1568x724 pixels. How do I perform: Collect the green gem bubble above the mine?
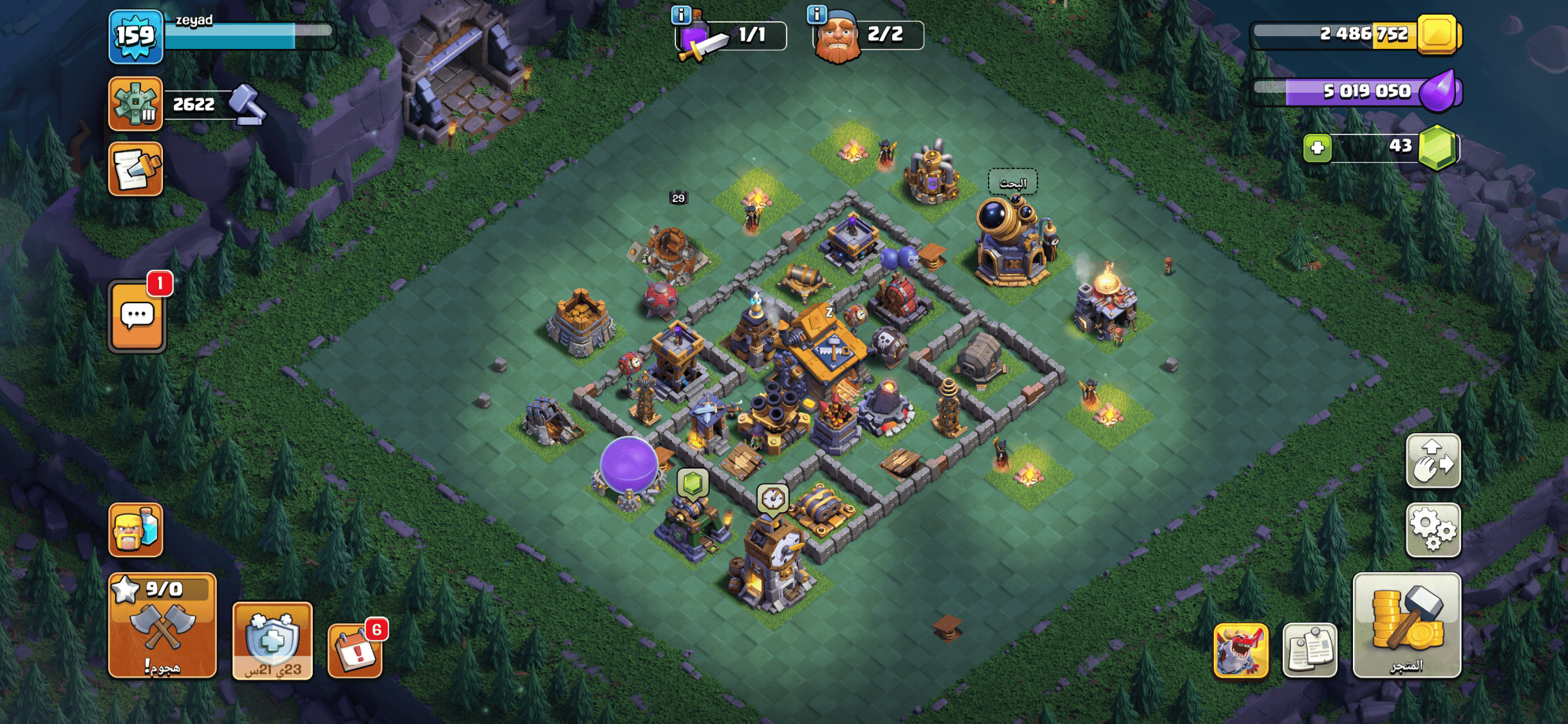pos(693,483)
